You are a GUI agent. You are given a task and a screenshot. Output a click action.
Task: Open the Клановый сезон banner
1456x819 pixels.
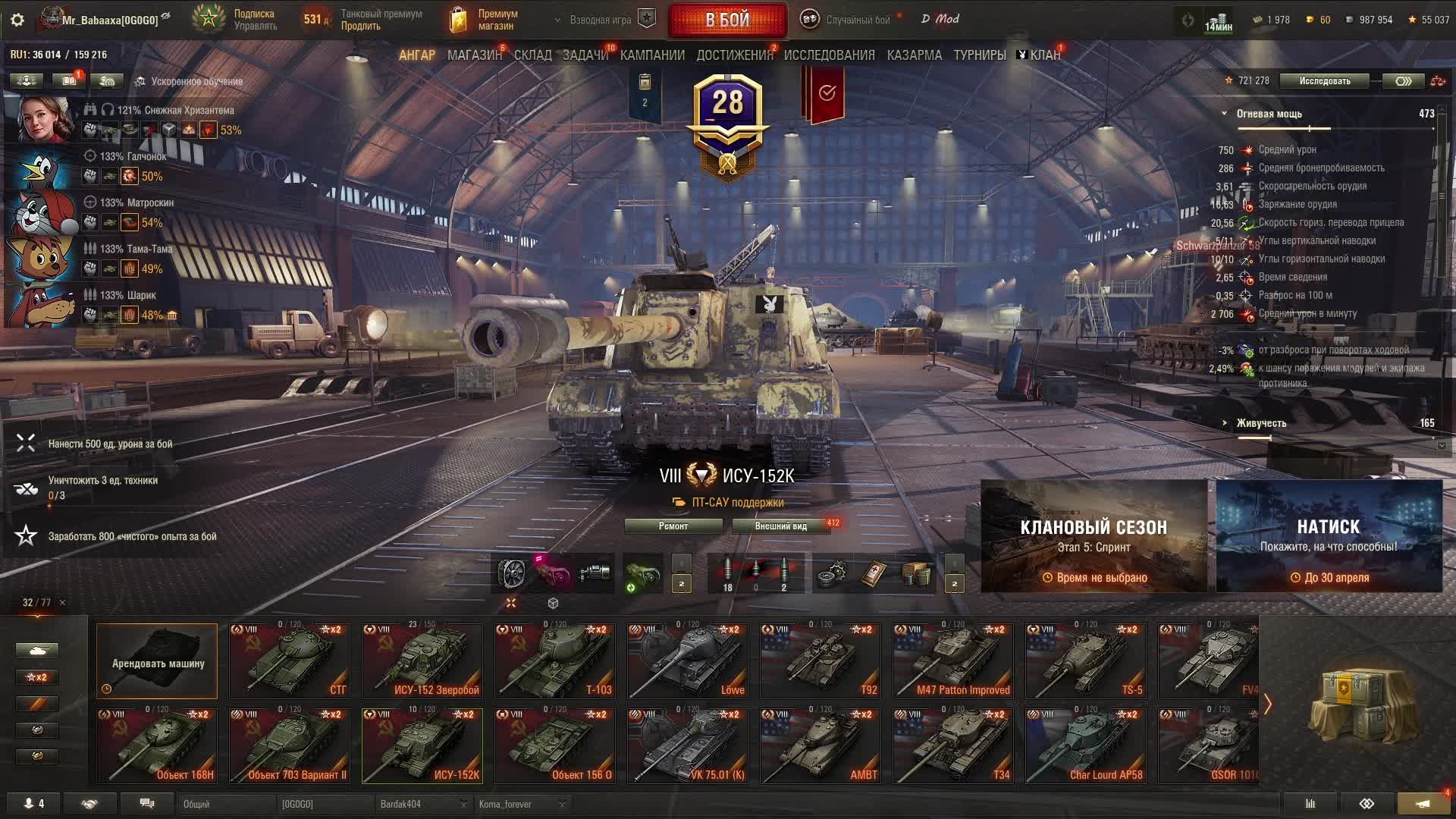[1094, 536]
